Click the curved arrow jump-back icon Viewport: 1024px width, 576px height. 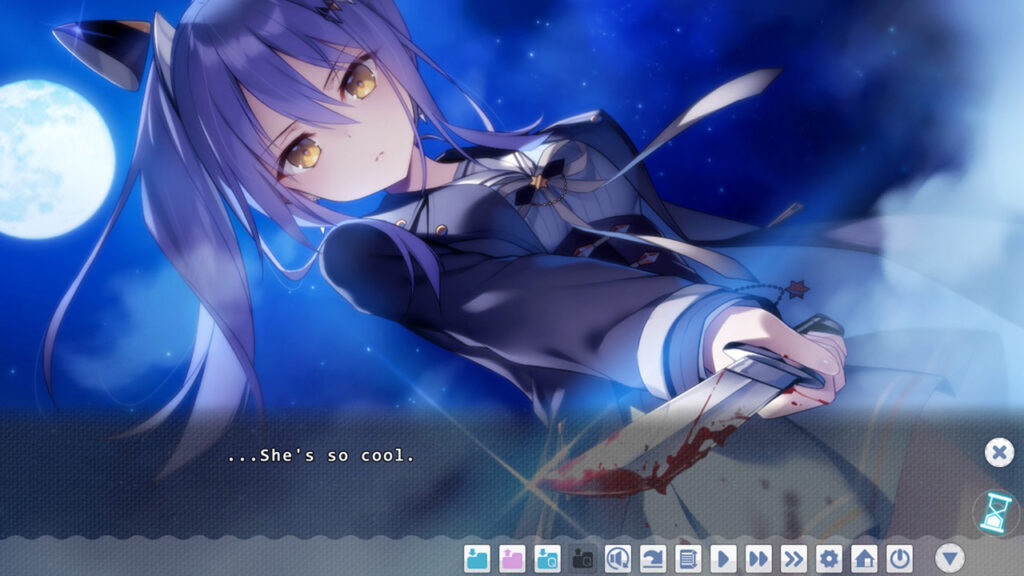(x=653, y=558)
